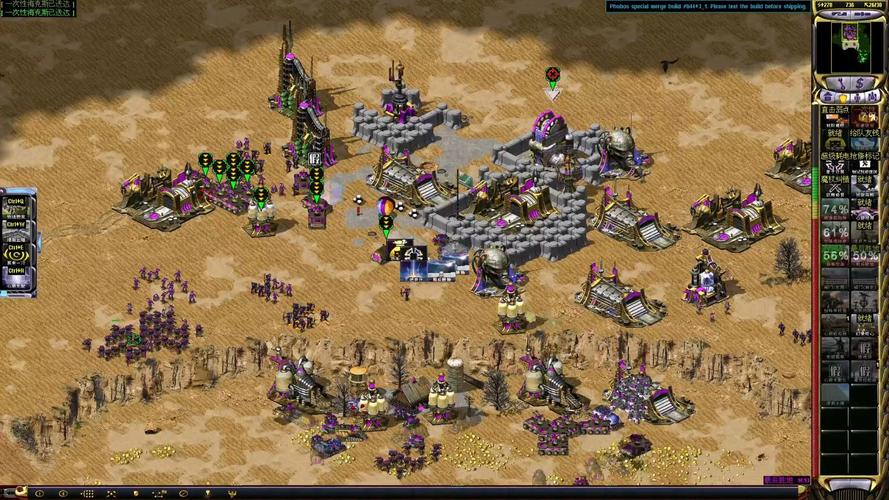889x500 pixels.
Task: Select the build cameo showing 55% progress
Action: 835,257
